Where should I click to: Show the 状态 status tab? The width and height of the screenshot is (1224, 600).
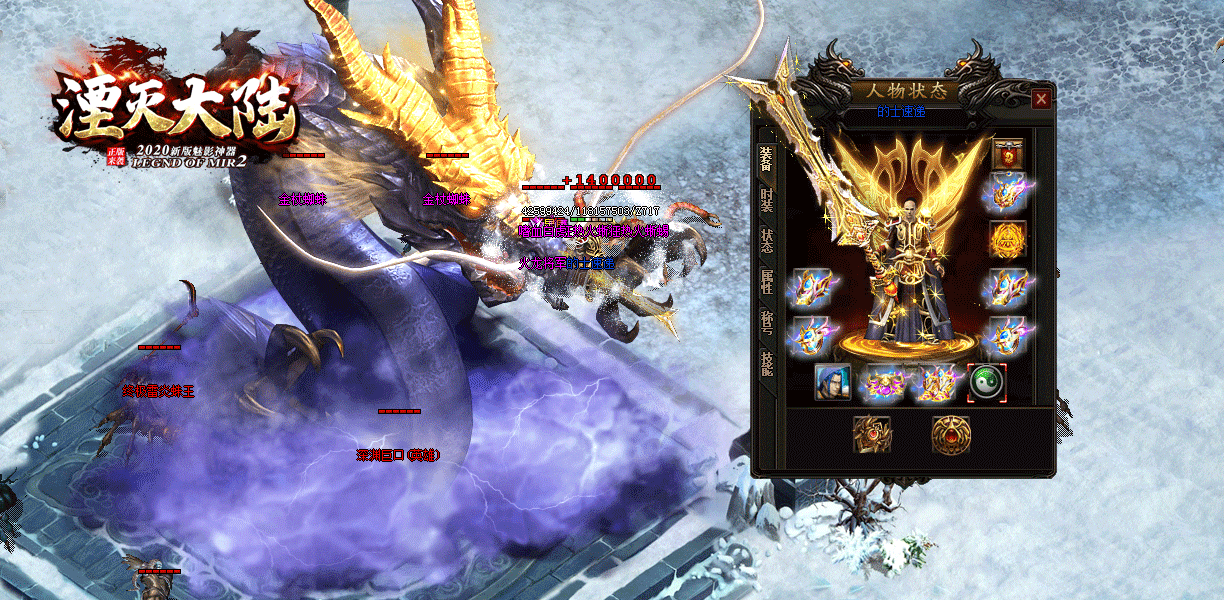[766, 241]
